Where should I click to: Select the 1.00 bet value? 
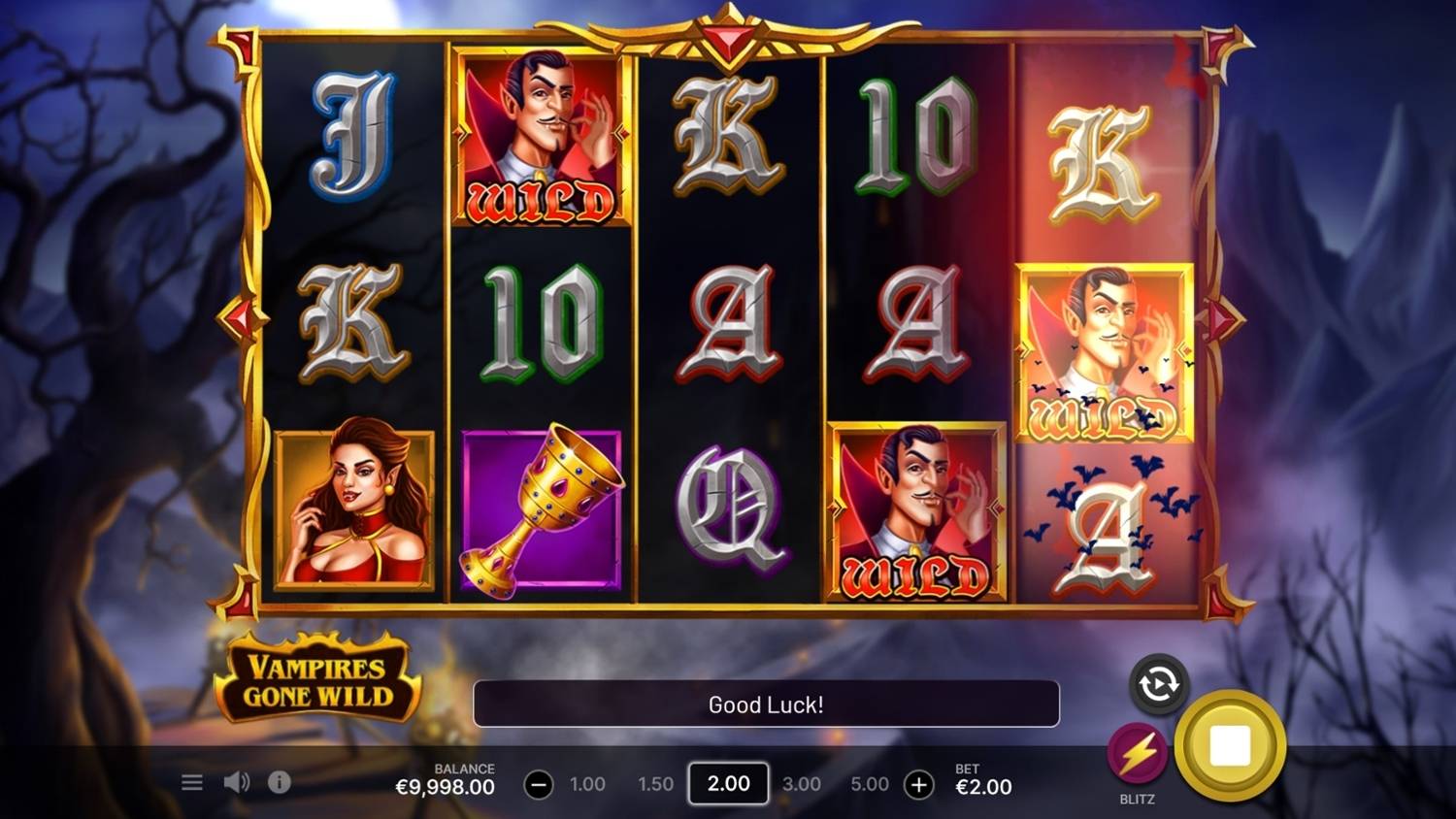(587, 784)
